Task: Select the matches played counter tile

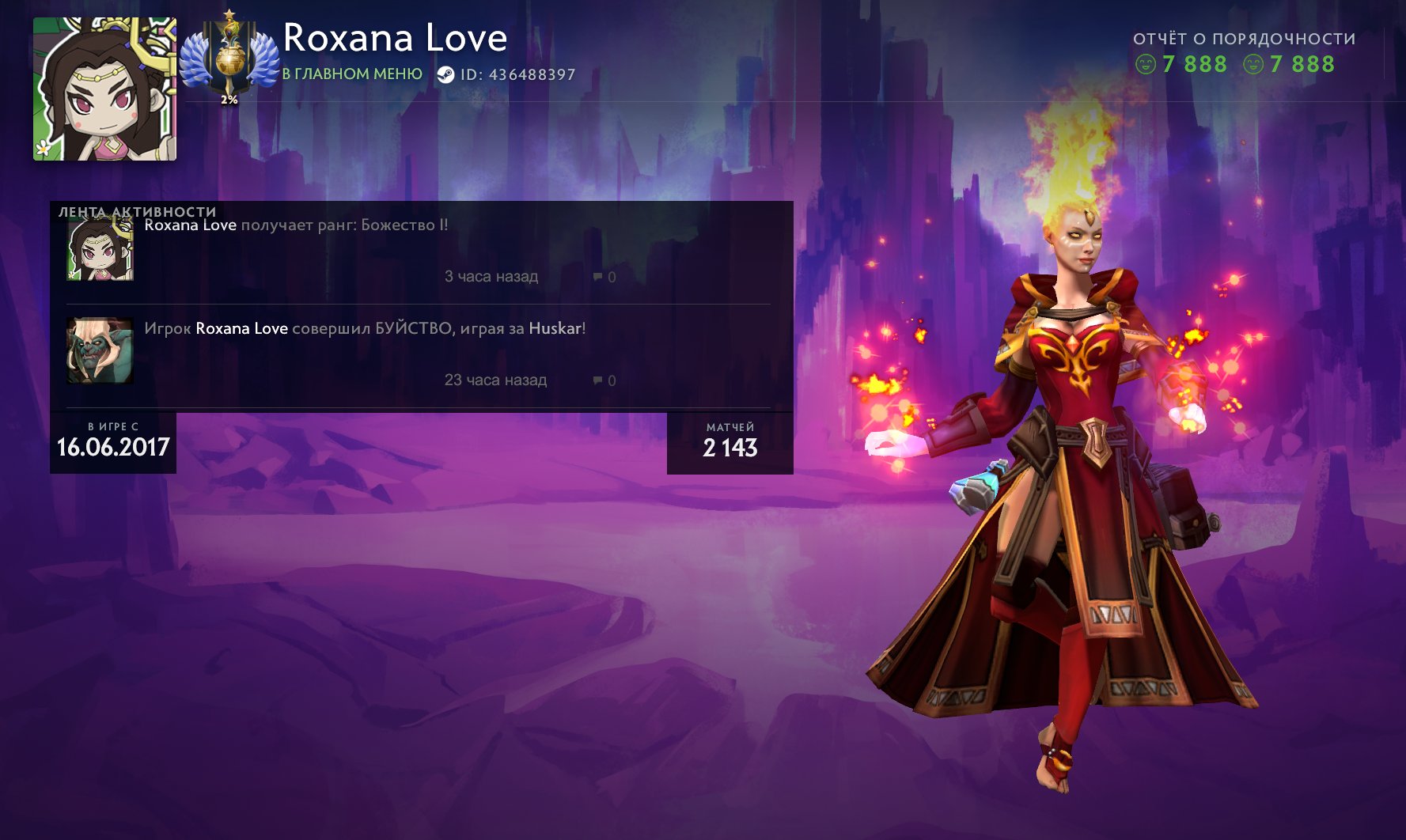Action: pyautogui.click(x=730, y=442)
